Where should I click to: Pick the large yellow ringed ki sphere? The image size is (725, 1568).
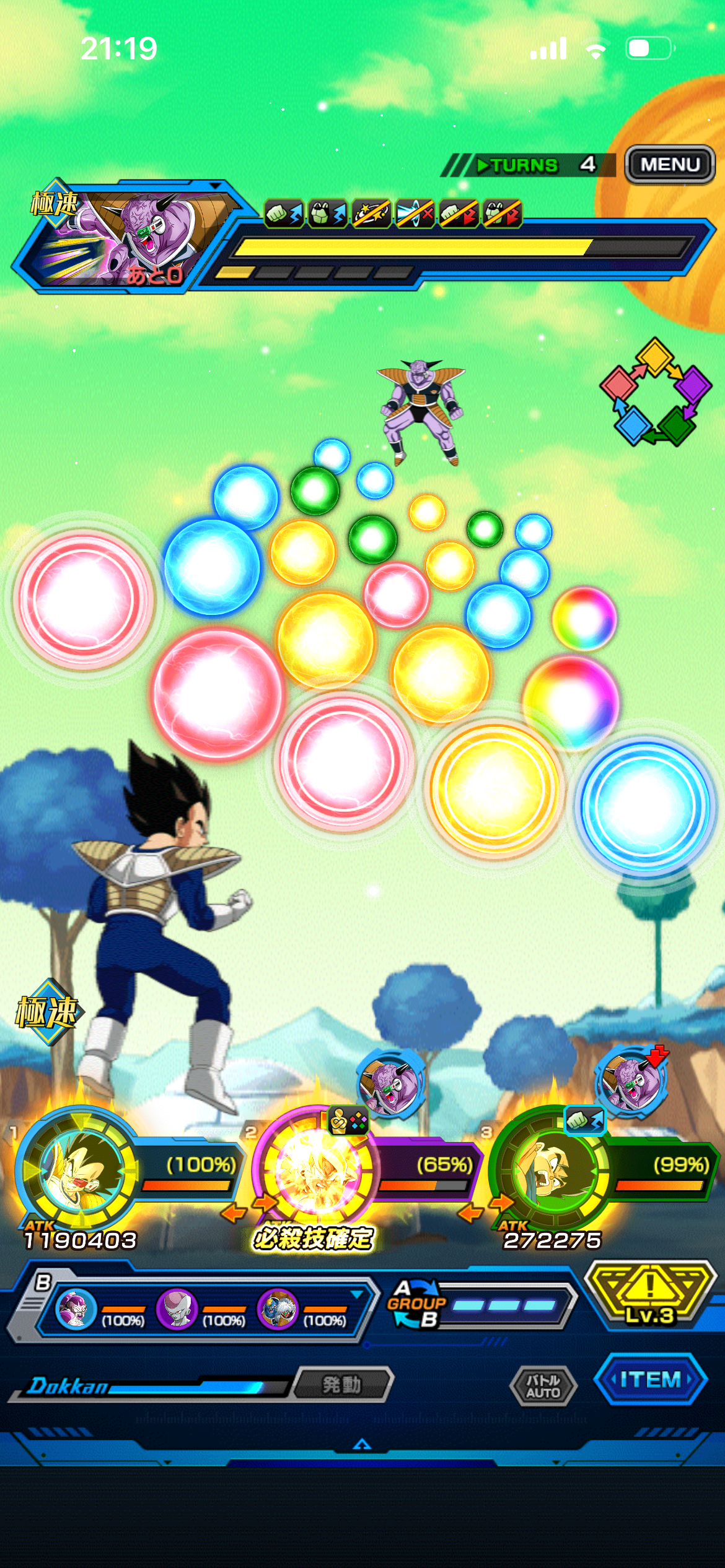pos(494,788)
